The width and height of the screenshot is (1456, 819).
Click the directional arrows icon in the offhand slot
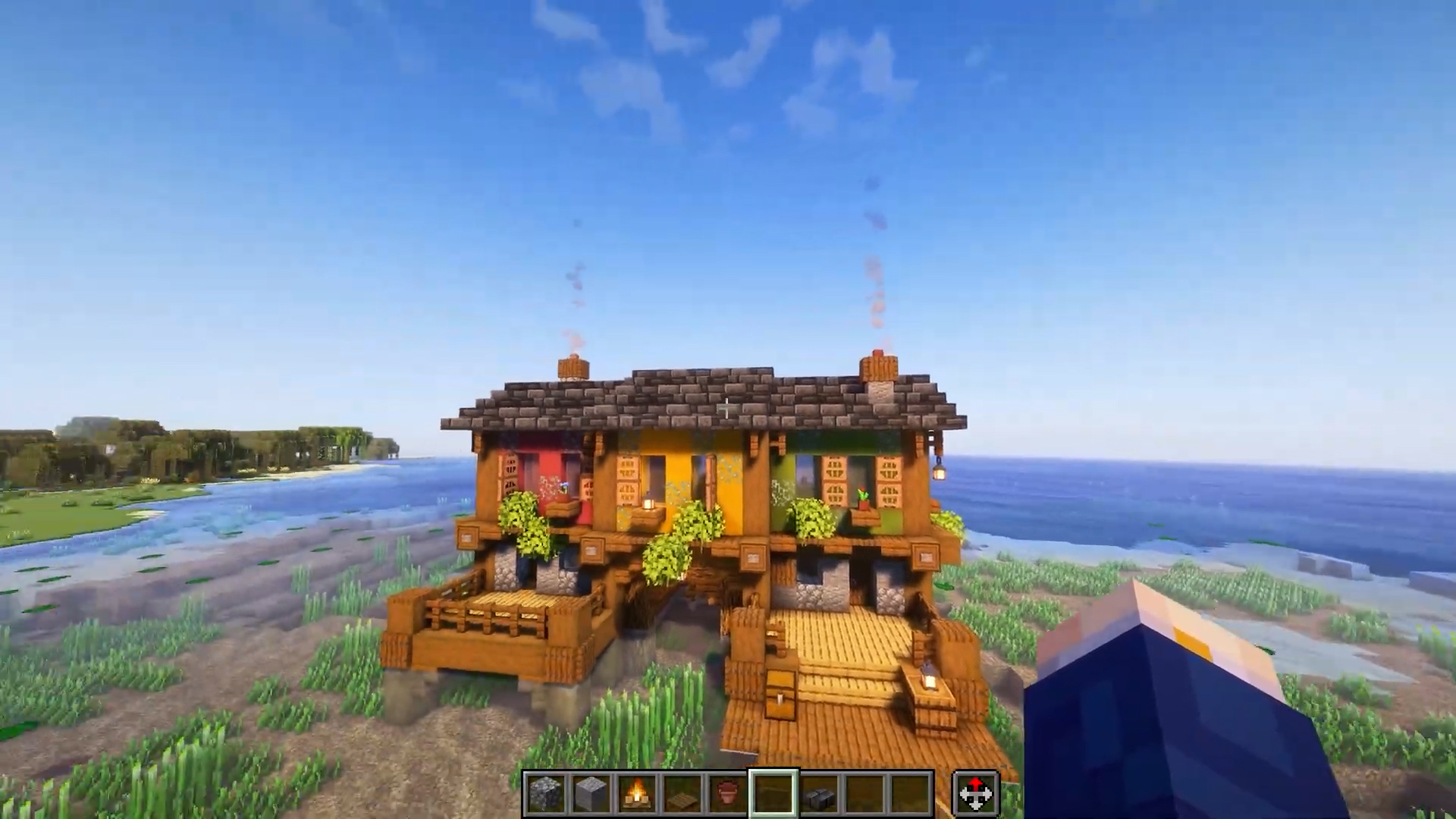(x=974, y=792)
